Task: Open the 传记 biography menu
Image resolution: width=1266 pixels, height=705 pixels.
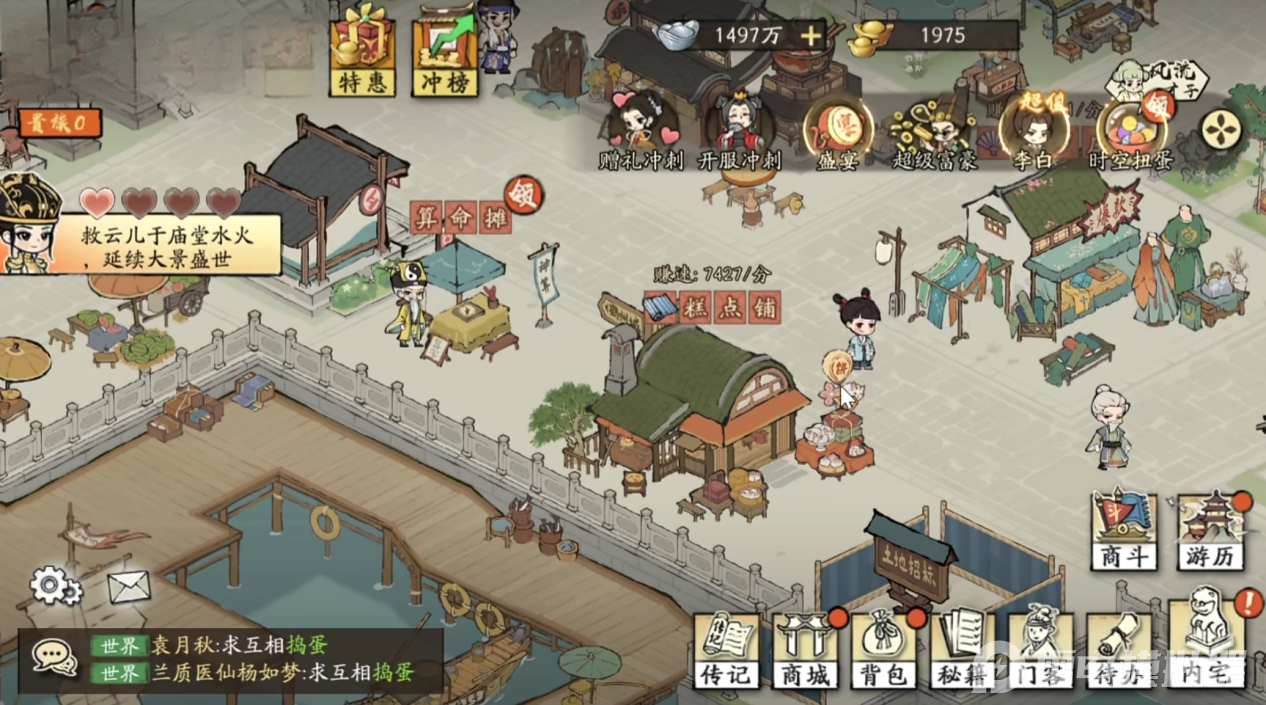Action: 726,650
